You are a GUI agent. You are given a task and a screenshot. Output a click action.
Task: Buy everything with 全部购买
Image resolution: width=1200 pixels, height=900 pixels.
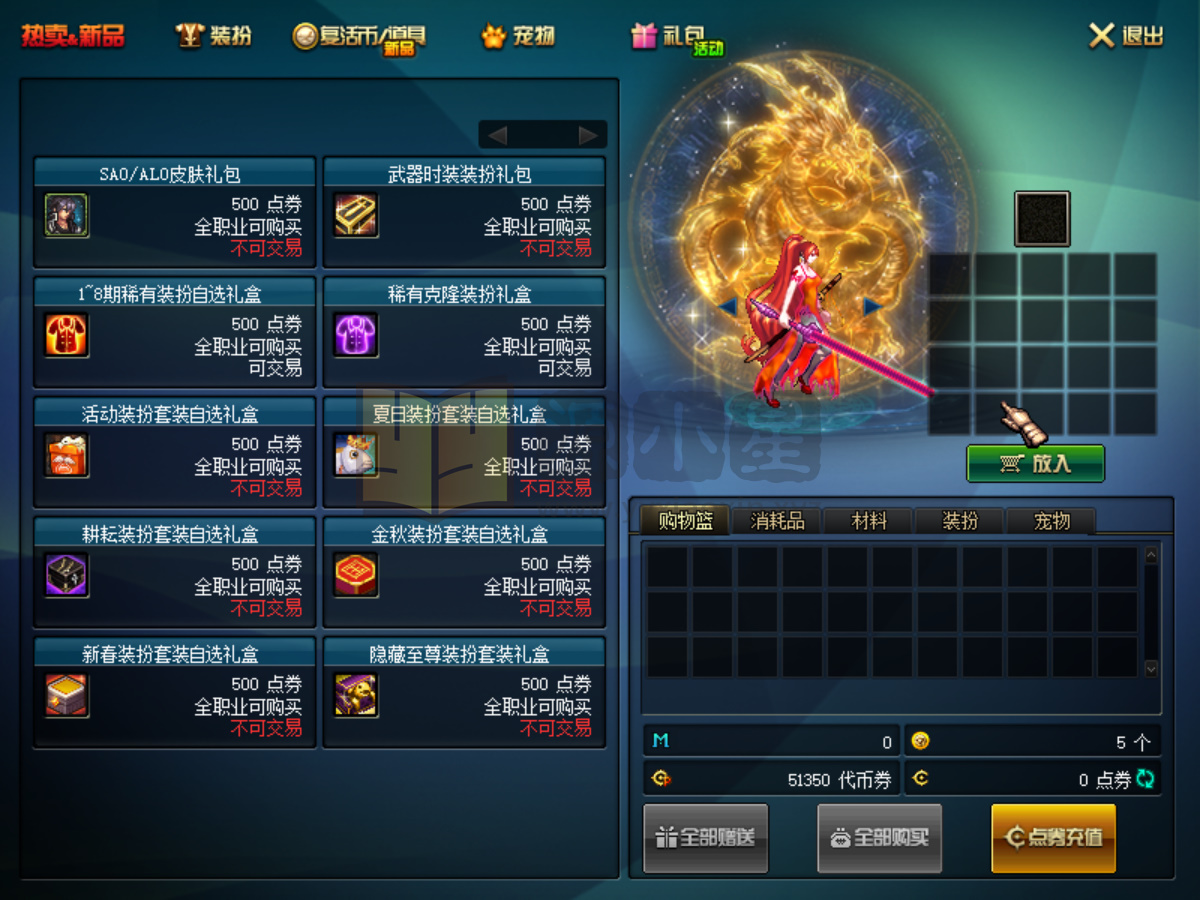coord(879,838)
